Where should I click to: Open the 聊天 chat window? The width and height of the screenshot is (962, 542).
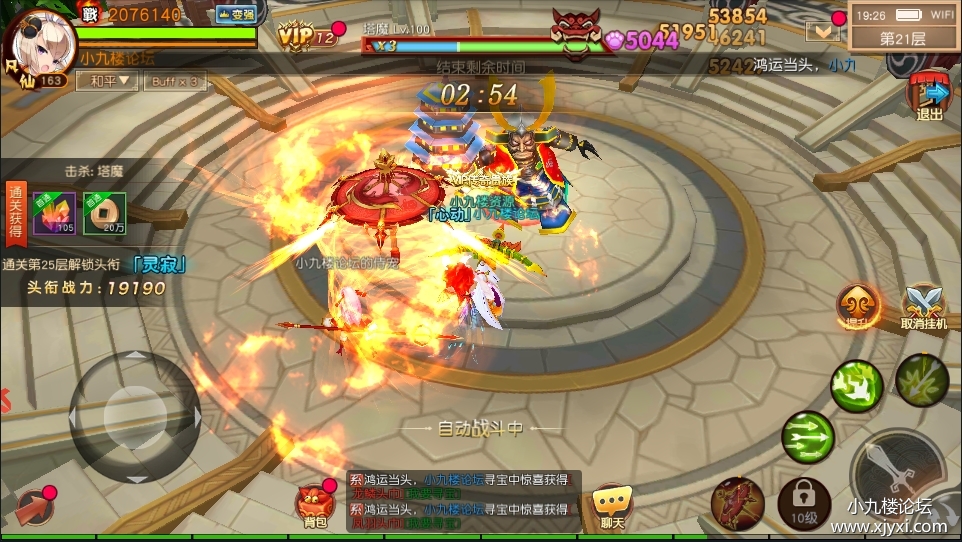click(612, 506)
